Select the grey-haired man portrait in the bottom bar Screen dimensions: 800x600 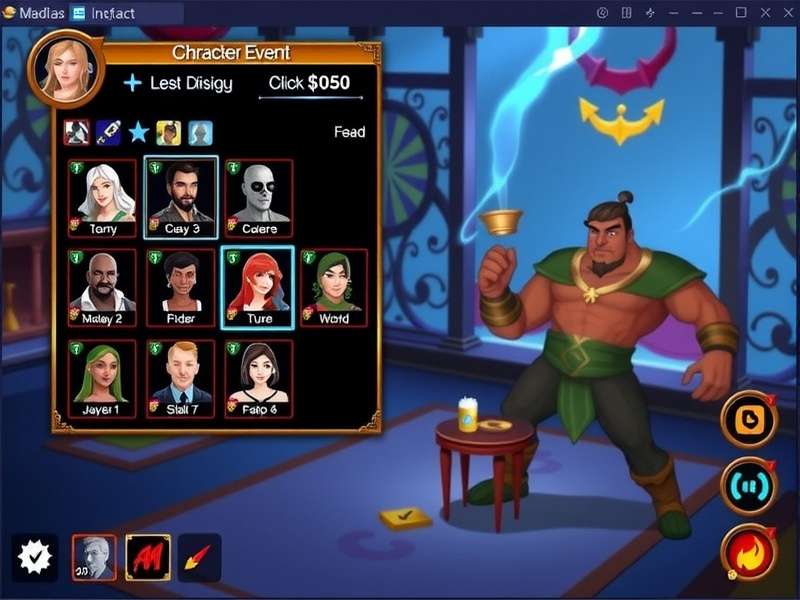(94, 557)
